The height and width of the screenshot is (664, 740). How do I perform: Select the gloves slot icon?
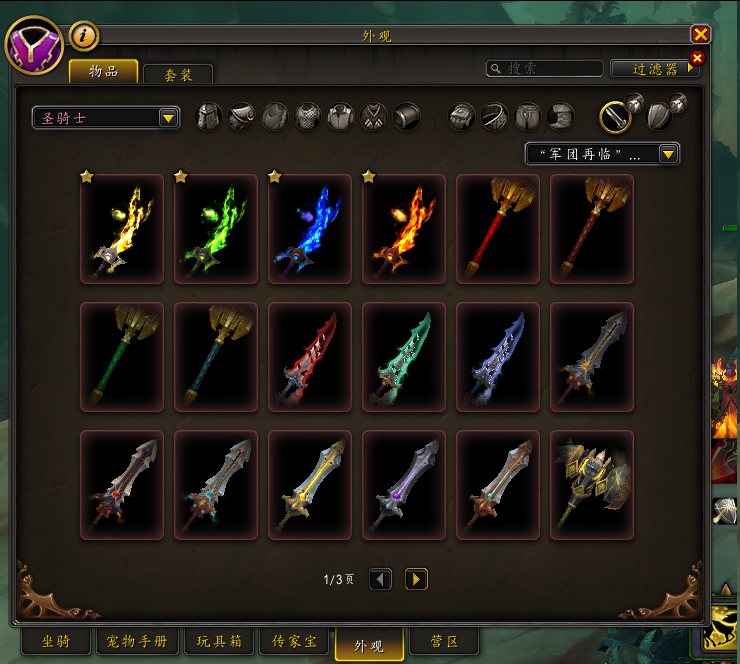pos(462,117)
